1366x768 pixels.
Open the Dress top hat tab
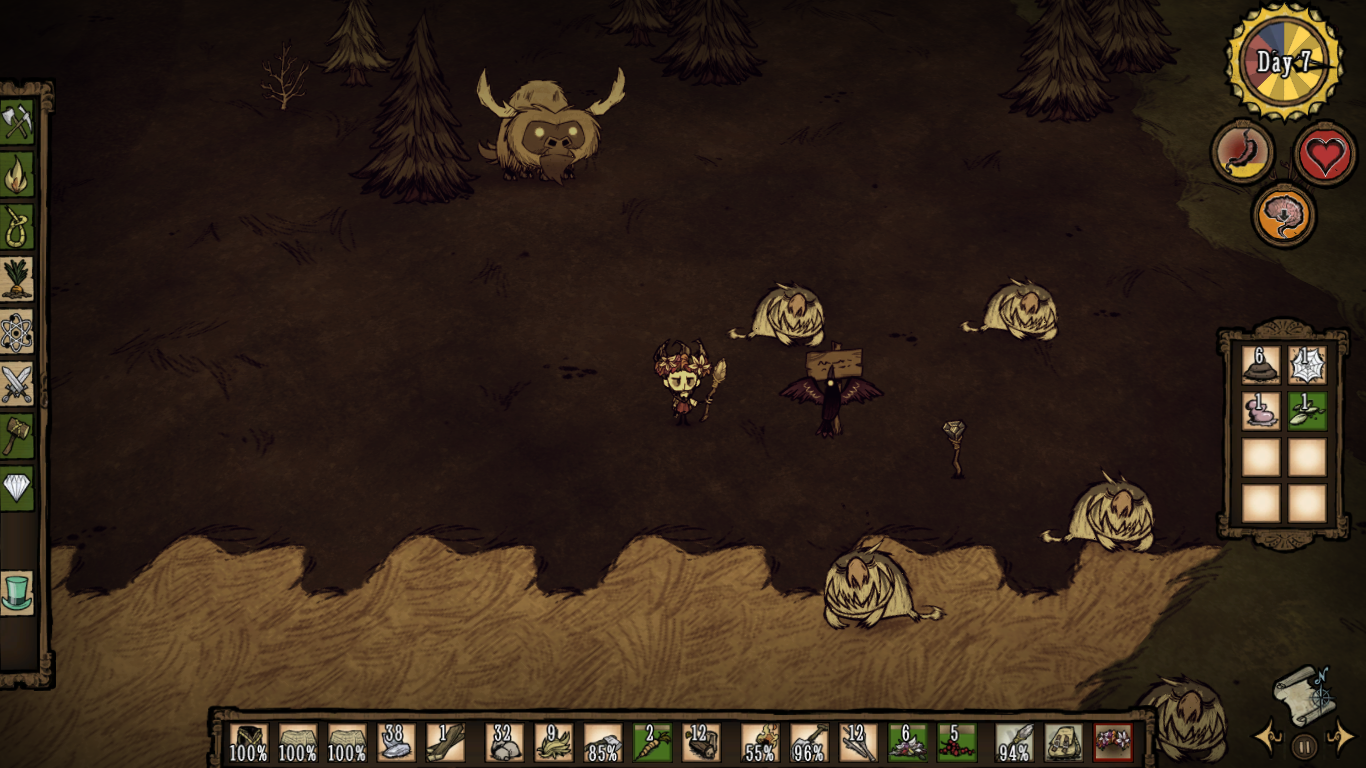click(x=17, y=592)
